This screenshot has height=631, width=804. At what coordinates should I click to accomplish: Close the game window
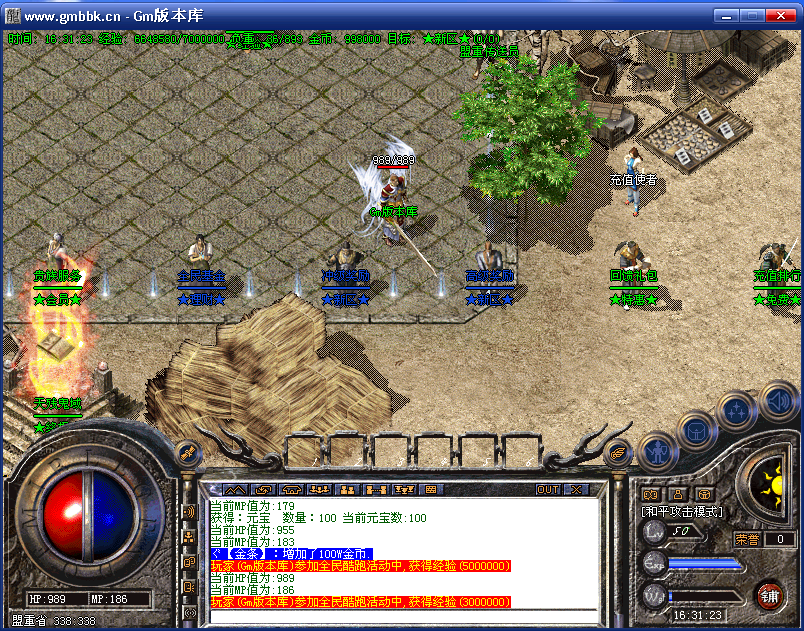(x=779, y=16)
